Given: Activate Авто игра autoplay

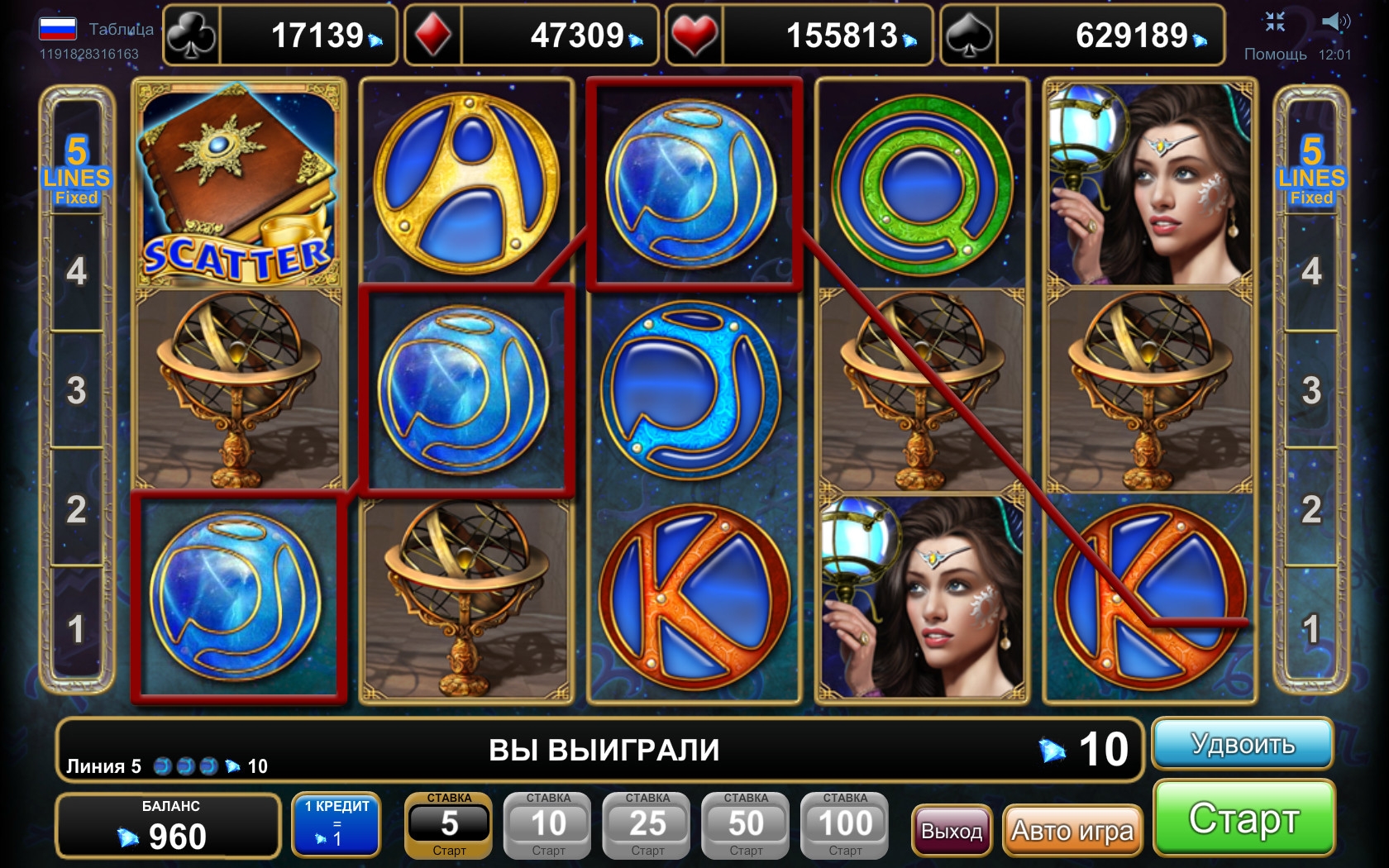Looking at the screenshot, I should pos(1072,830).
